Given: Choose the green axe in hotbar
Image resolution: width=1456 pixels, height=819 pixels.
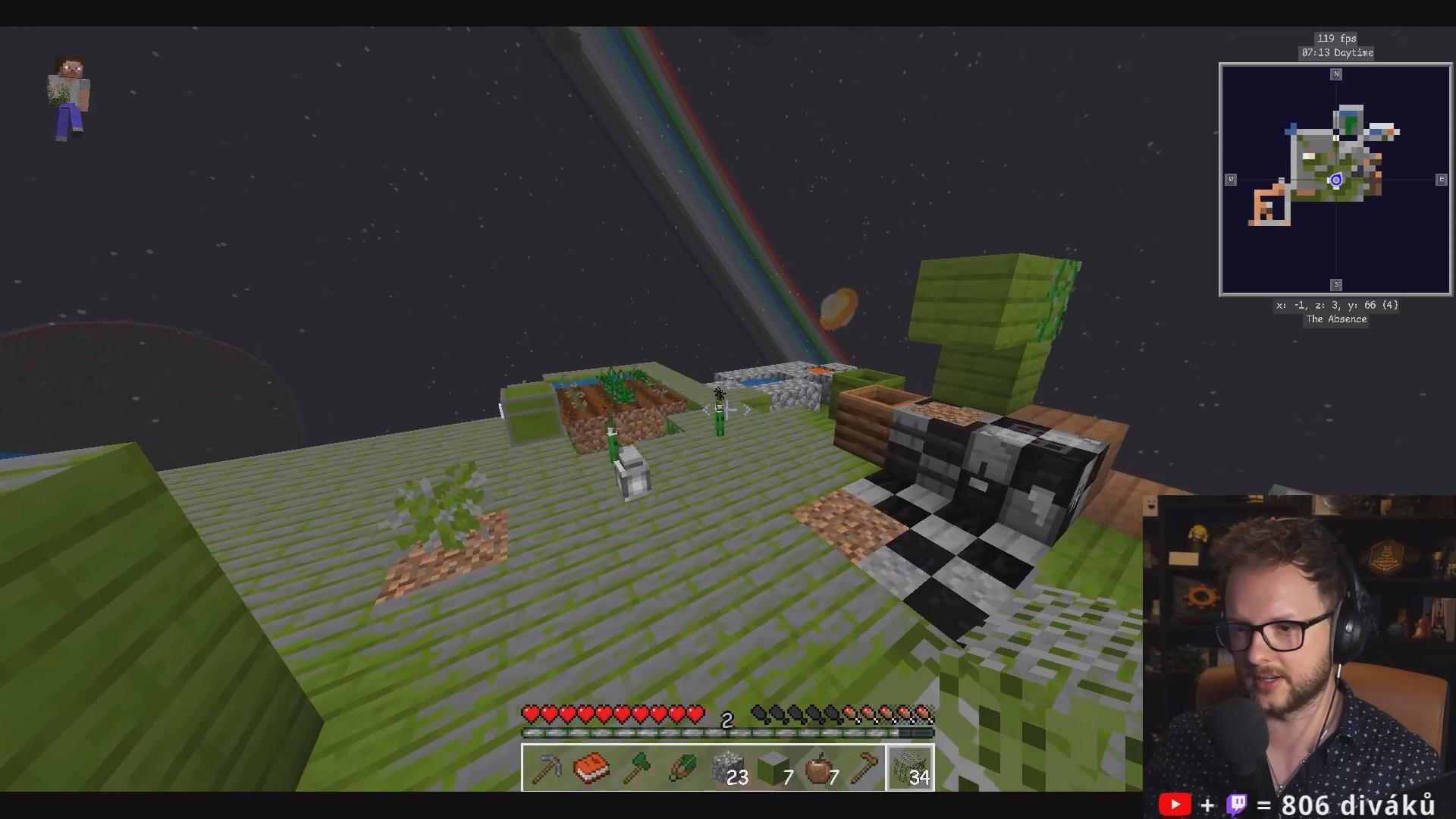Looking at the screenshot, I should [637, 768].
